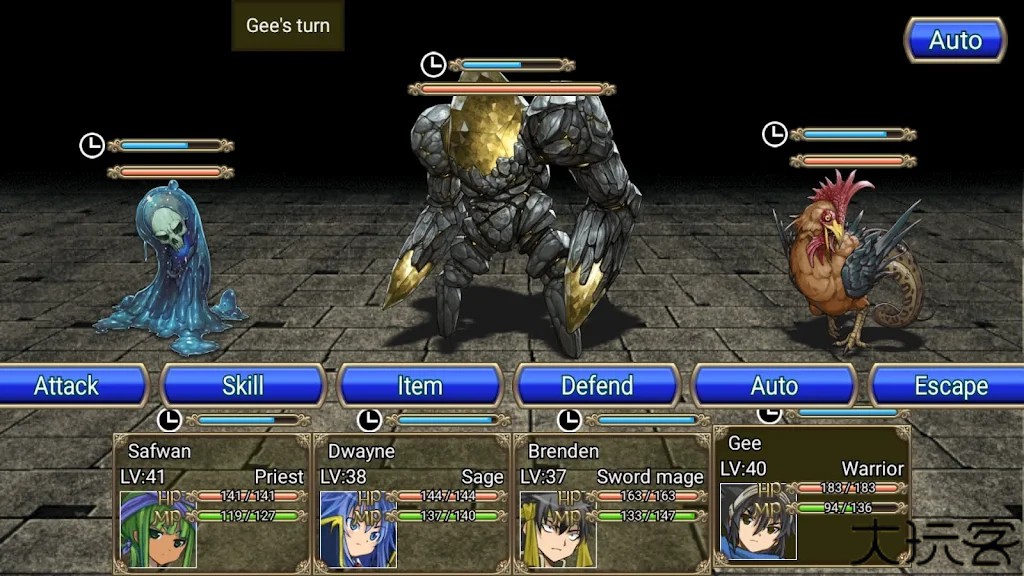Image resolution: width=1024 pixels, height=576 pixels.
Task: Open the Skill menu
Action: (243, 386)
